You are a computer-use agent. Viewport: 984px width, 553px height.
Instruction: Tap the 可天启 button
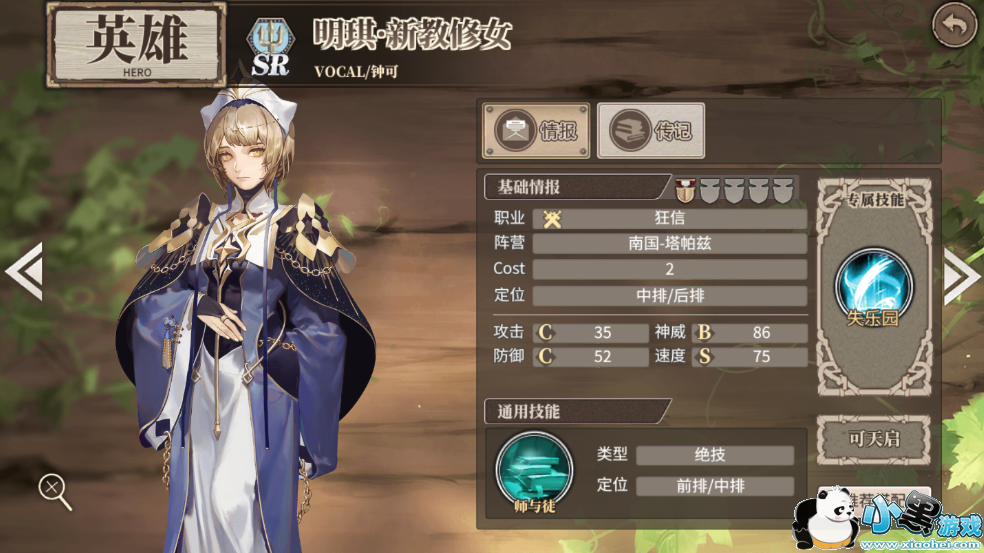pyautogui.click(x=874, y=440)
